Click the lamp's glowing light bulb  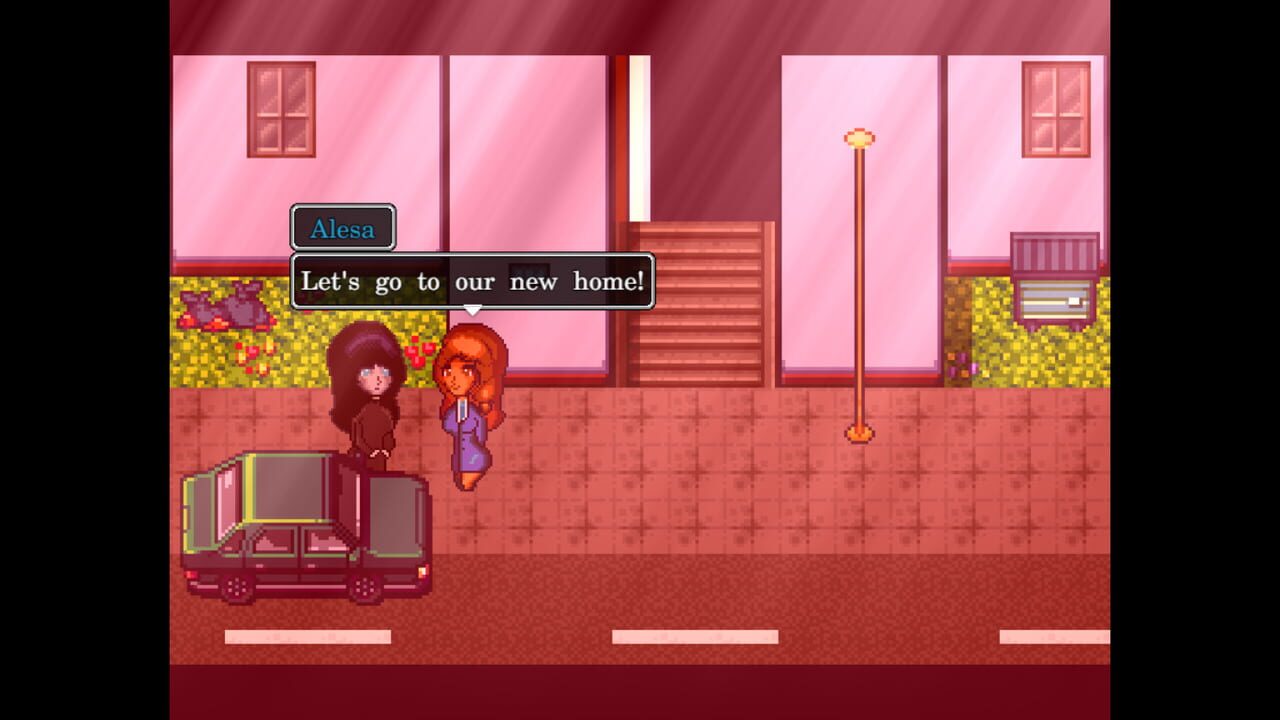(858, 137)
